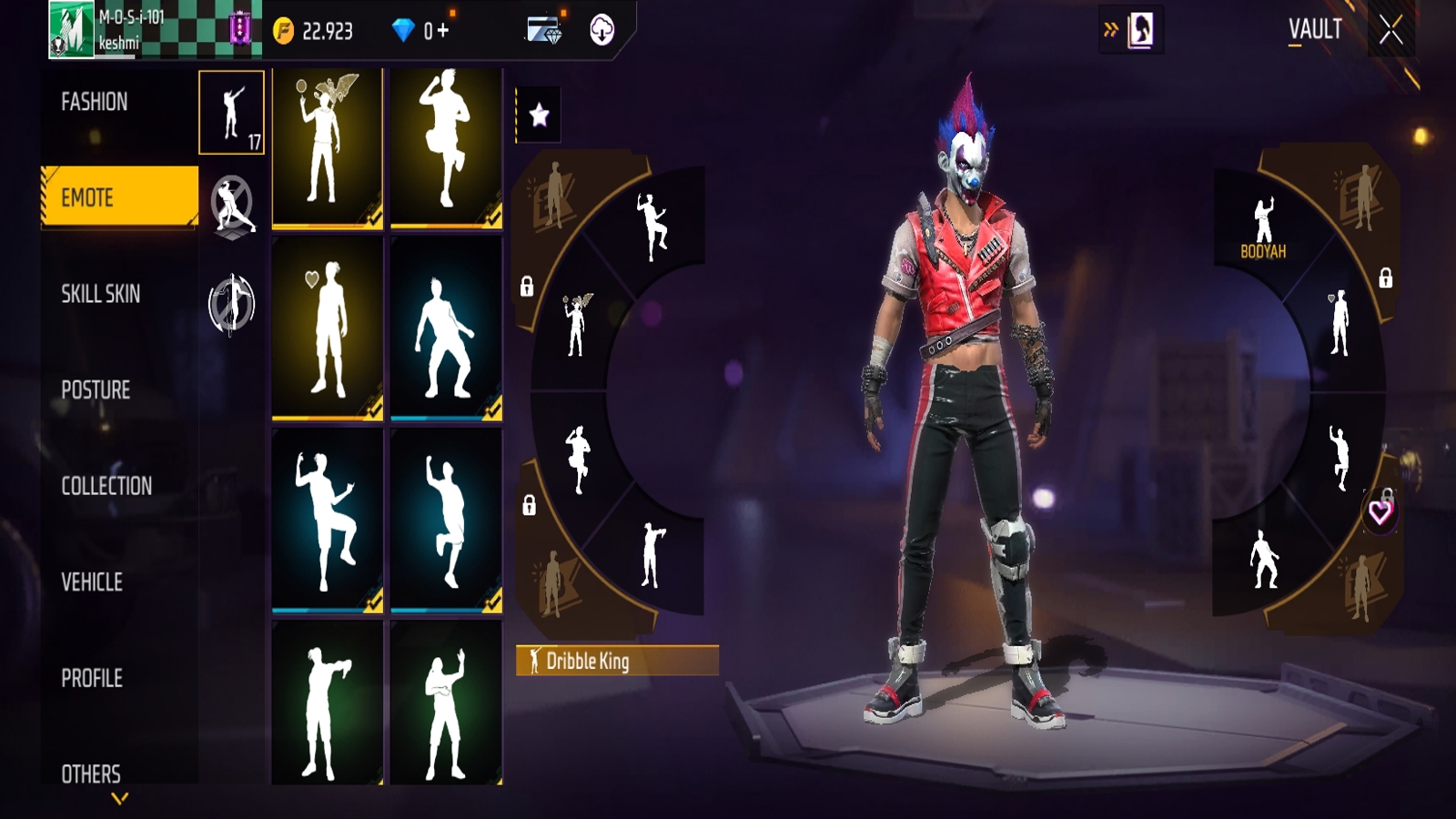
Task: Select the BOOYAH emote wheel slot
Action: click(1263, 227)
